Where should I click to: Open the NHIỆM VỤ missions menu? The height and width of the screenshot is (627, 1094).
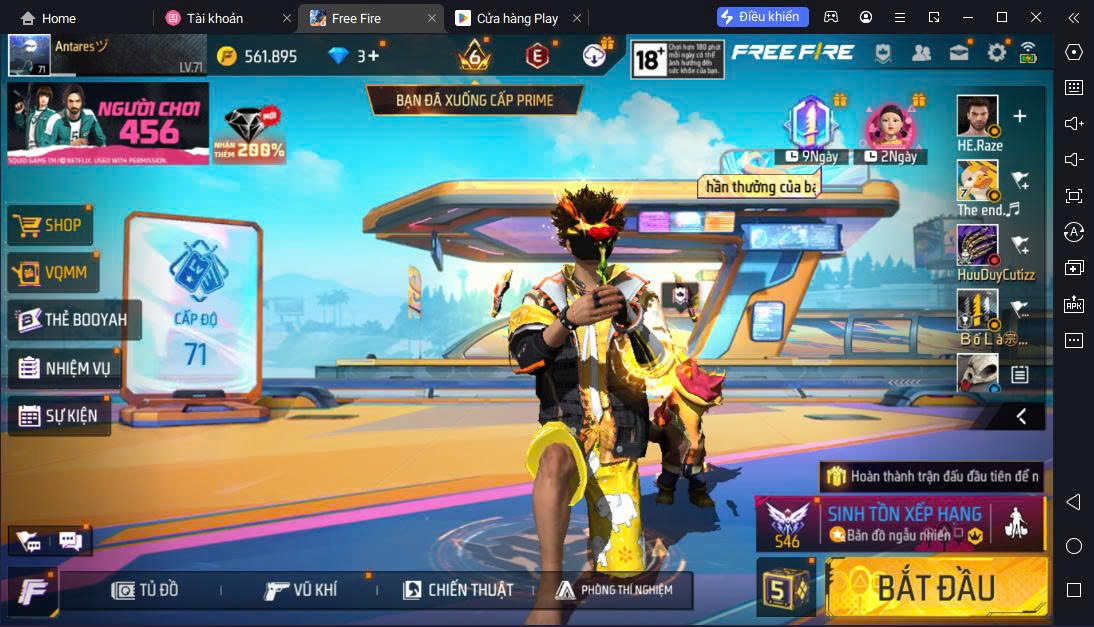click(x=65, y=368)
